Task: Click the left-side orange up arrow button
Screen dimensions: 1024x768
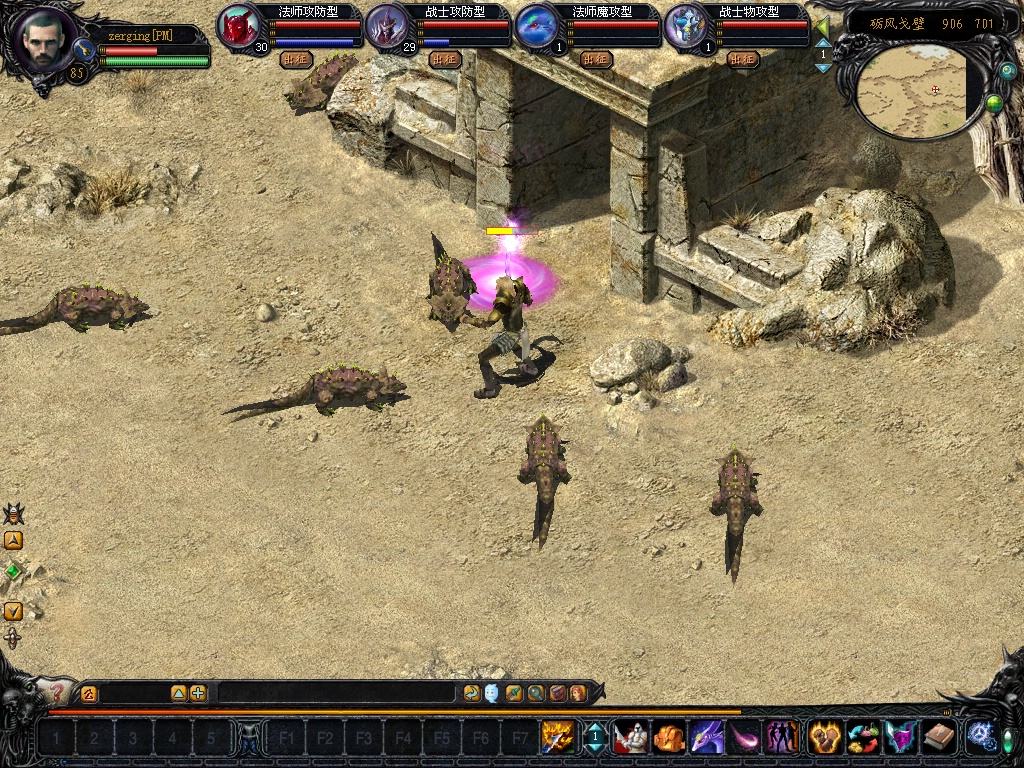Action: 13,541
